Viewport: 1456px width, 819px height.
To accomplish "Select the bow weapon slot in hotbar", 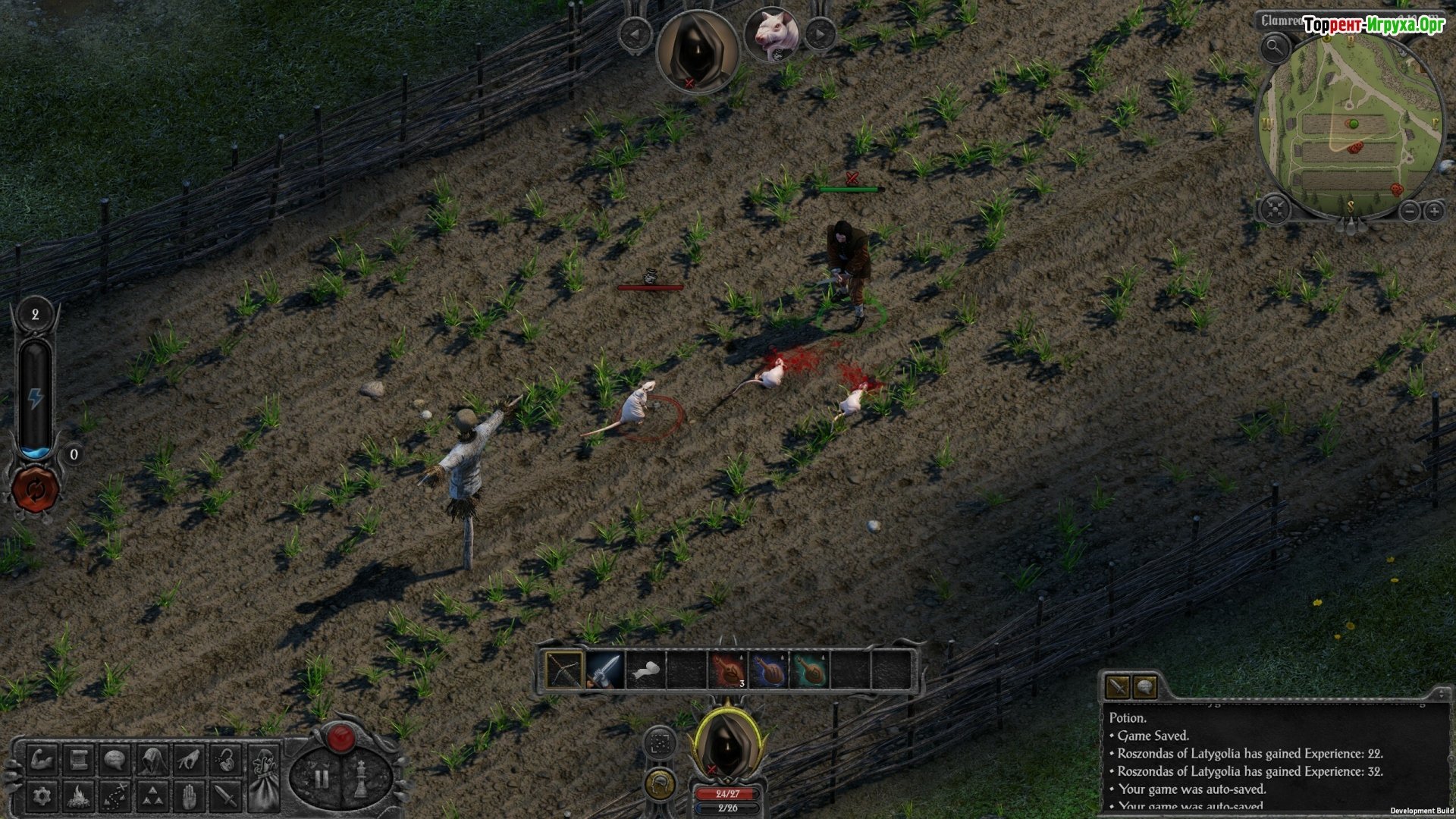I will [x=564, y=670].
